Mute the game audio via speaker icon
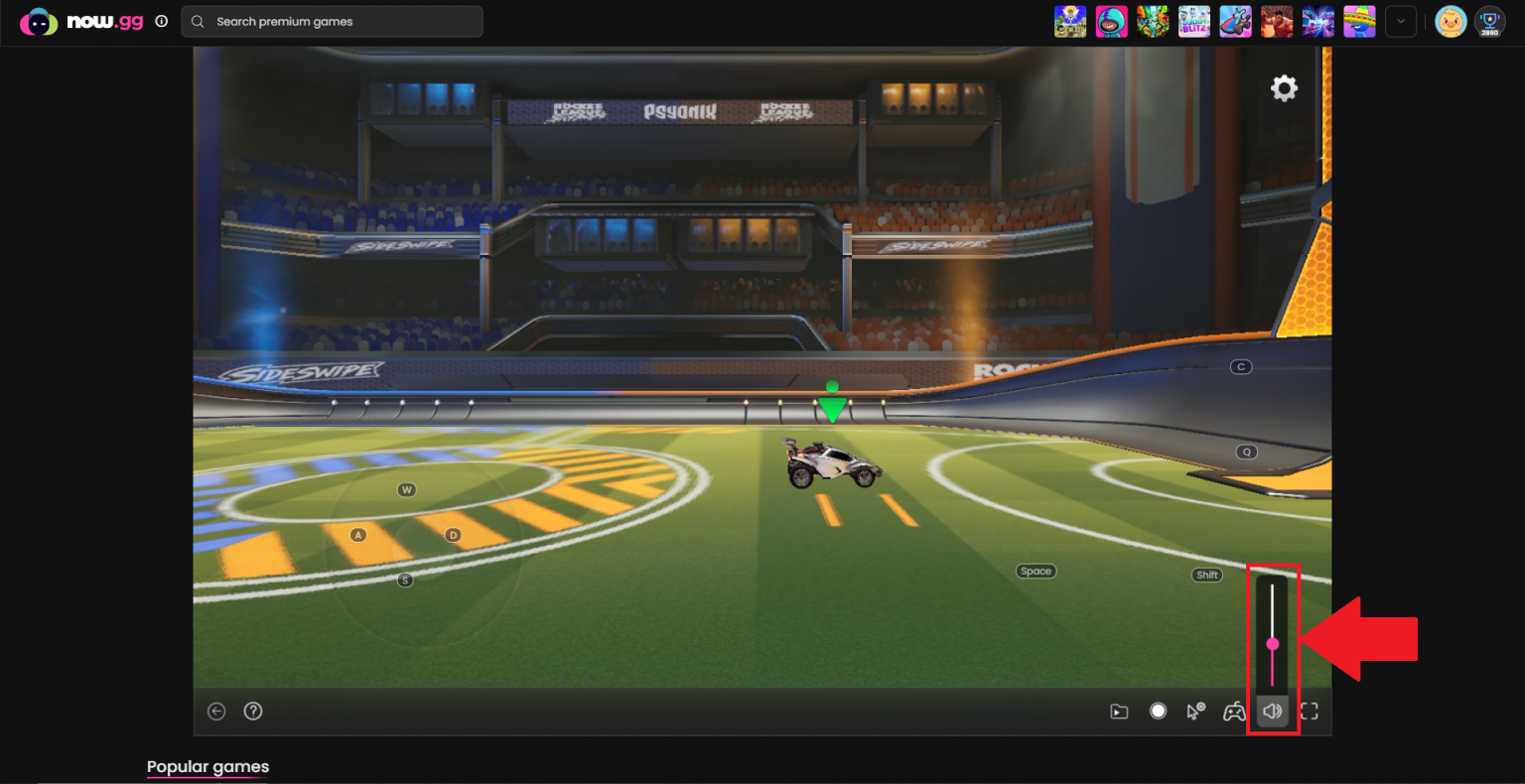 1273,711
